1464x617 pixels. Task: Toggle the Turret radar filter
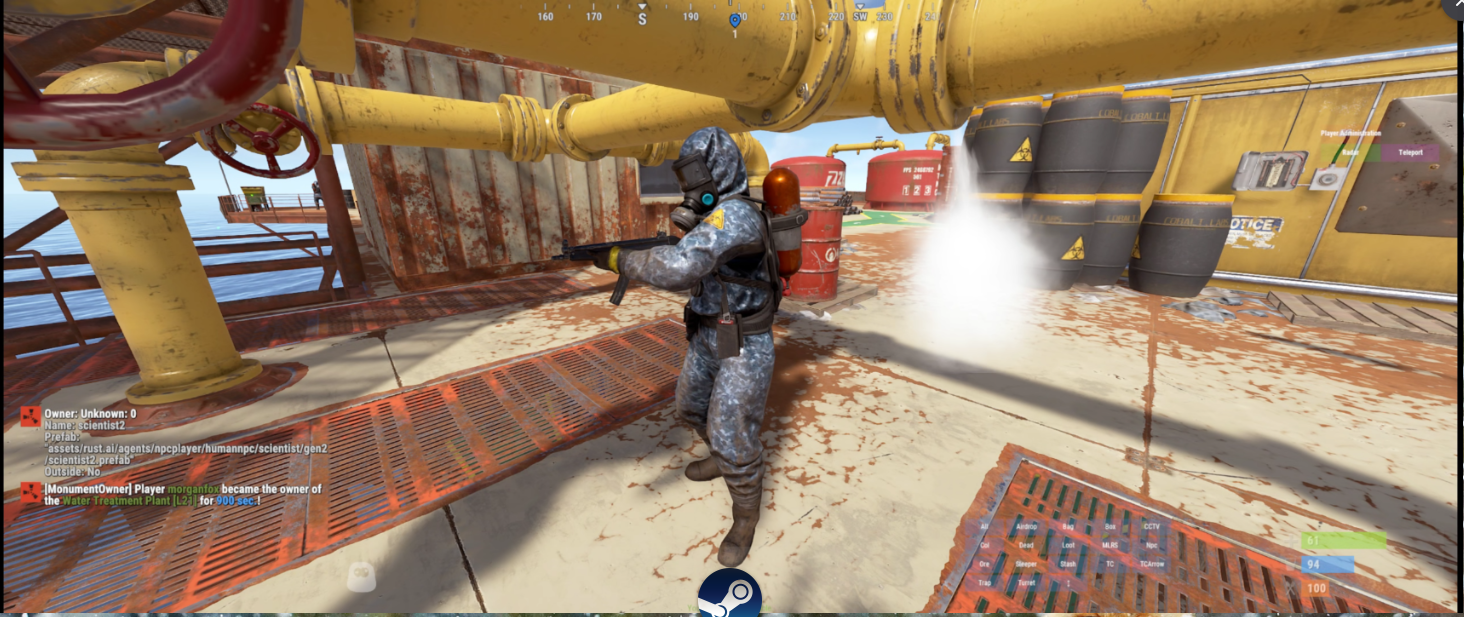pyautogui.click(x=1026, y=582)
